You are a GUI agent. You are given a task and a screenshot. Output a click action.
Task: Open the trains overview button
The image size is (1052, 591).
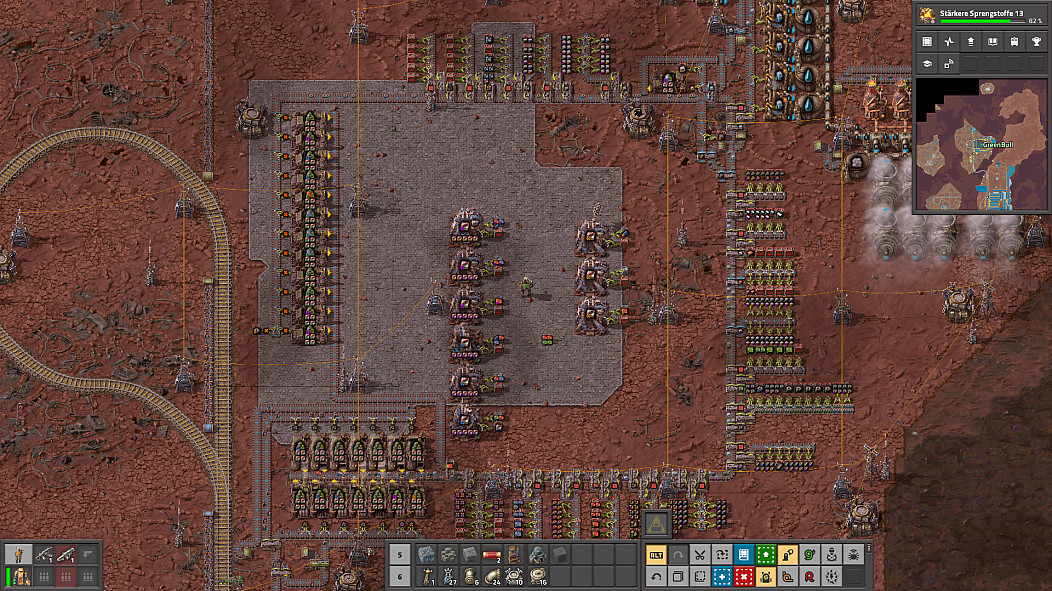pyautogui.click(x=1014, y=42)
